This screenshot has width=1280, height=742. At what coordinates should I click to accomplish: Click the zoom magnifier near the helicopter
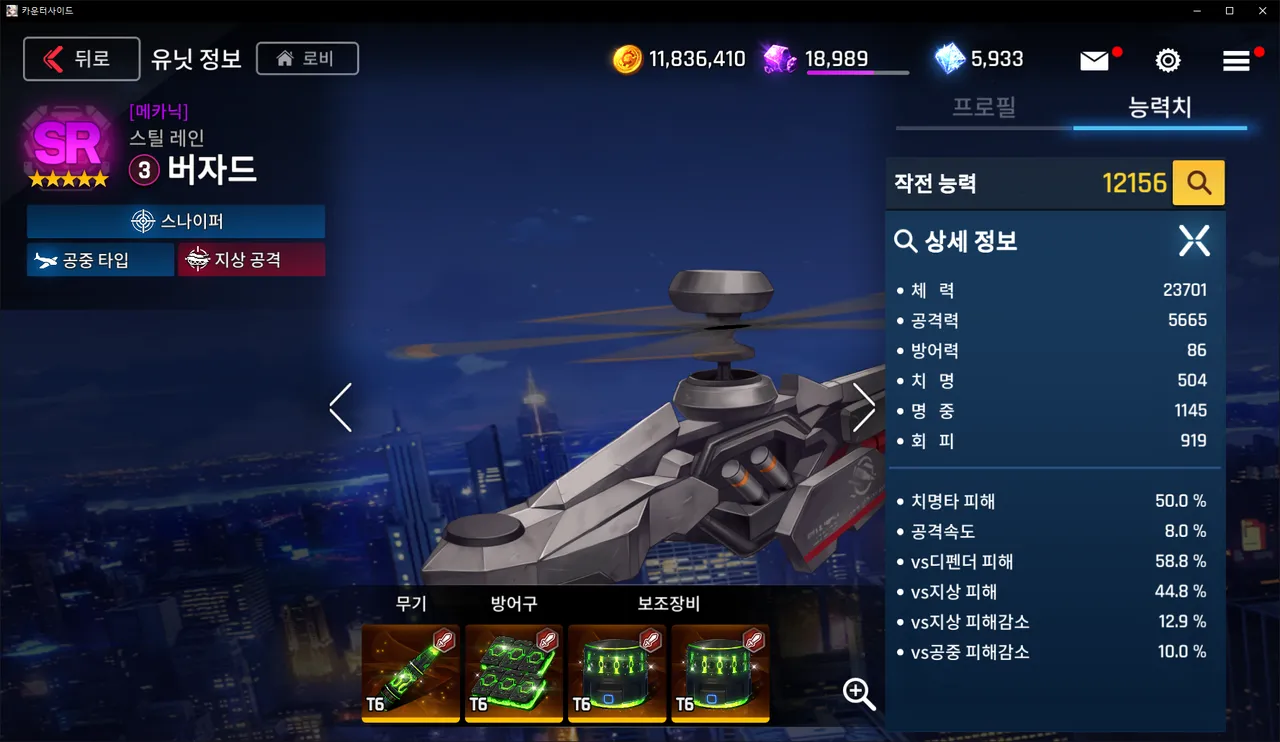point(858,695)
